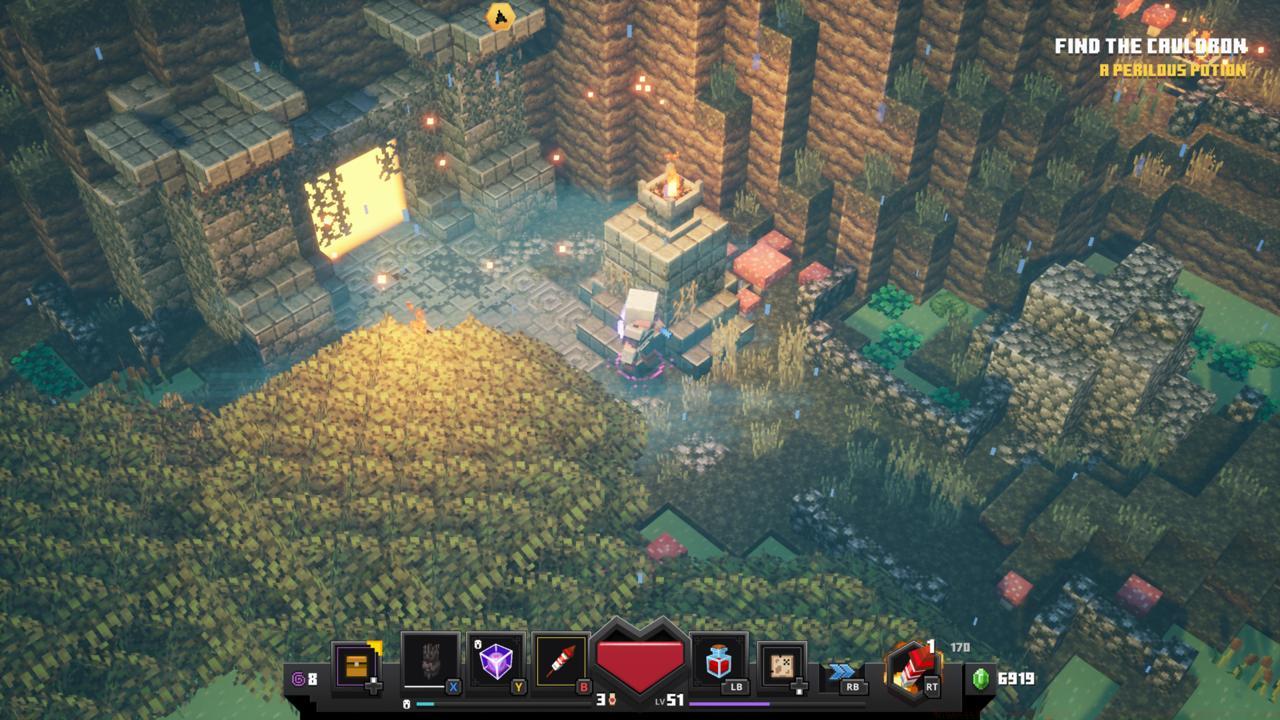The image size is (1280, 720).
Task: Open the inventory chest slot
Action: point(356,664)
